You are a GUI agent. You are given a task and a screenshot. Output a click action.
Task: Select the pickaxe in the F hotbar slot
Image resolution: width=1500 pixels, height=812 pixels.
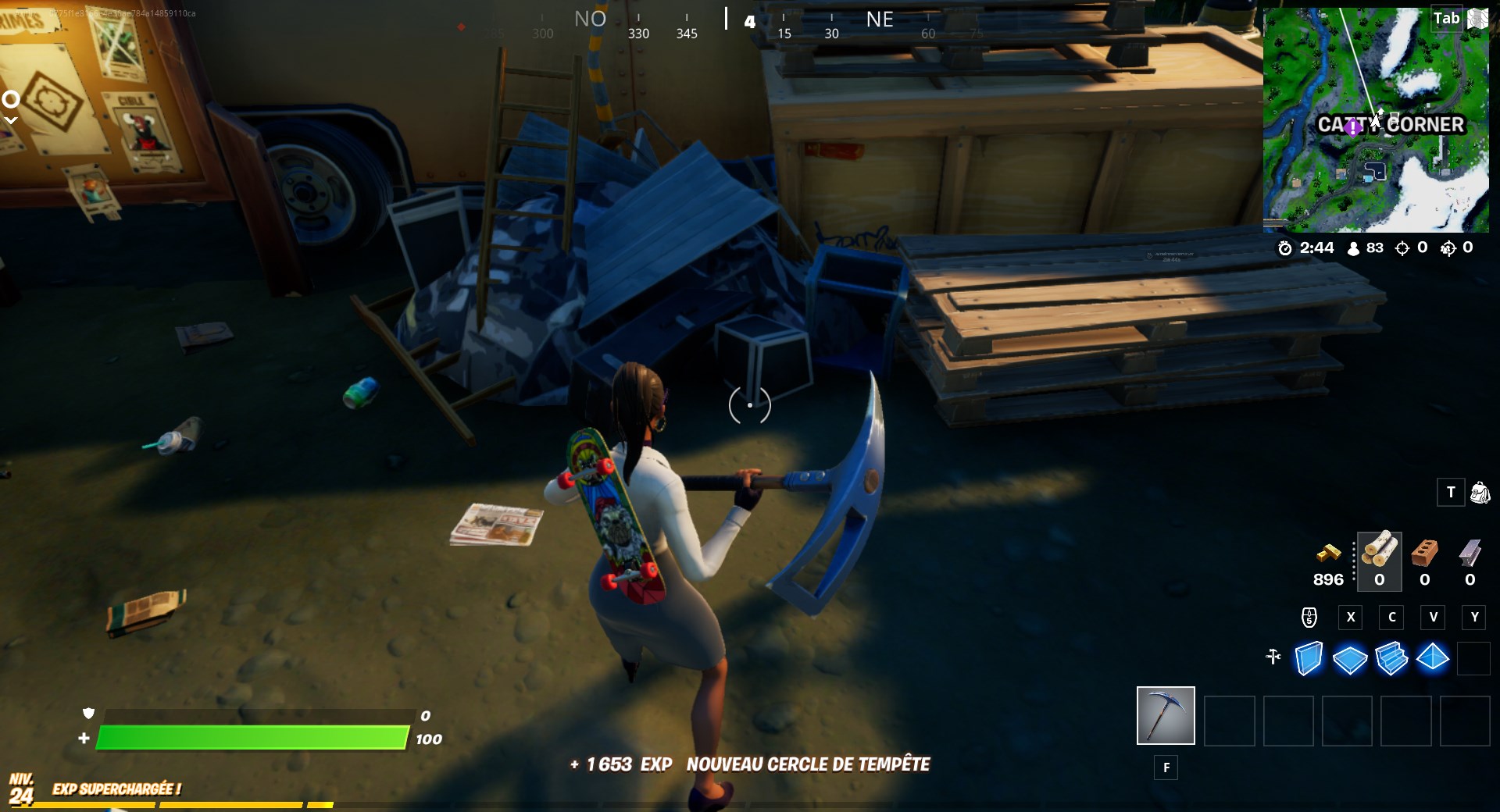pos(1165,715)
